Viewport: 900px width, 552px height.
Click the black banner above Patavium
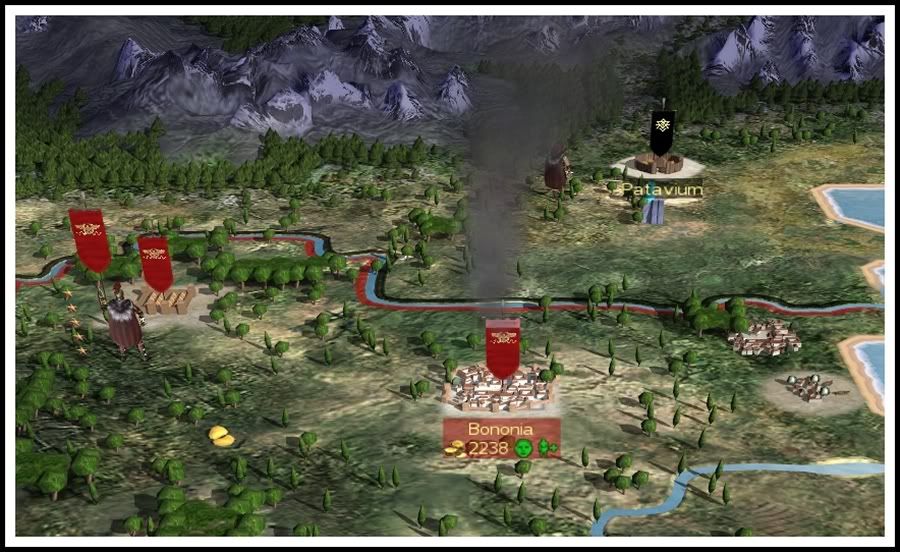click(662, 130)
